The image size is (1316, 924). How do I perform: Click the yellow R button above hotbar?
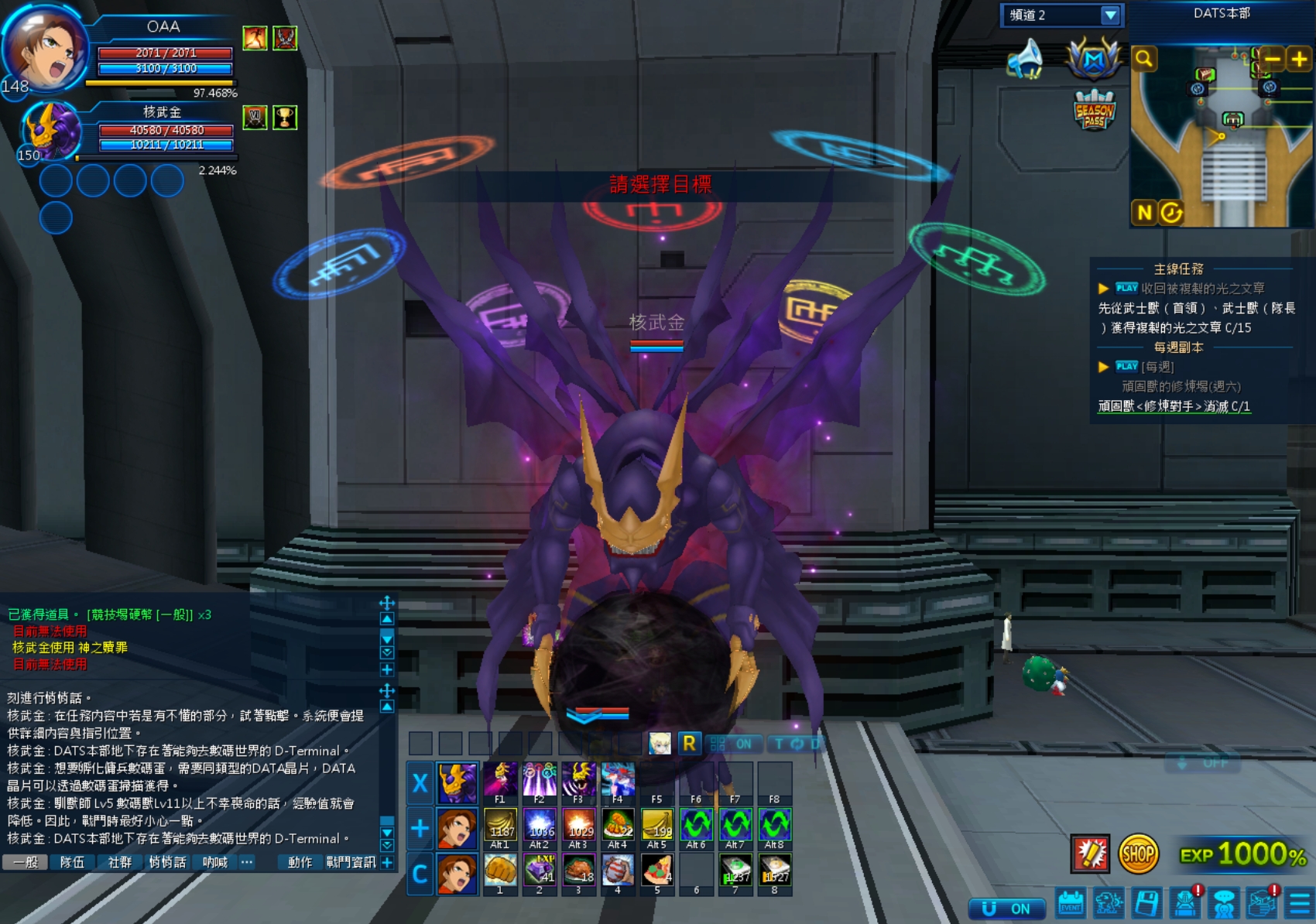pyautogui.click(x=688, y=744)
